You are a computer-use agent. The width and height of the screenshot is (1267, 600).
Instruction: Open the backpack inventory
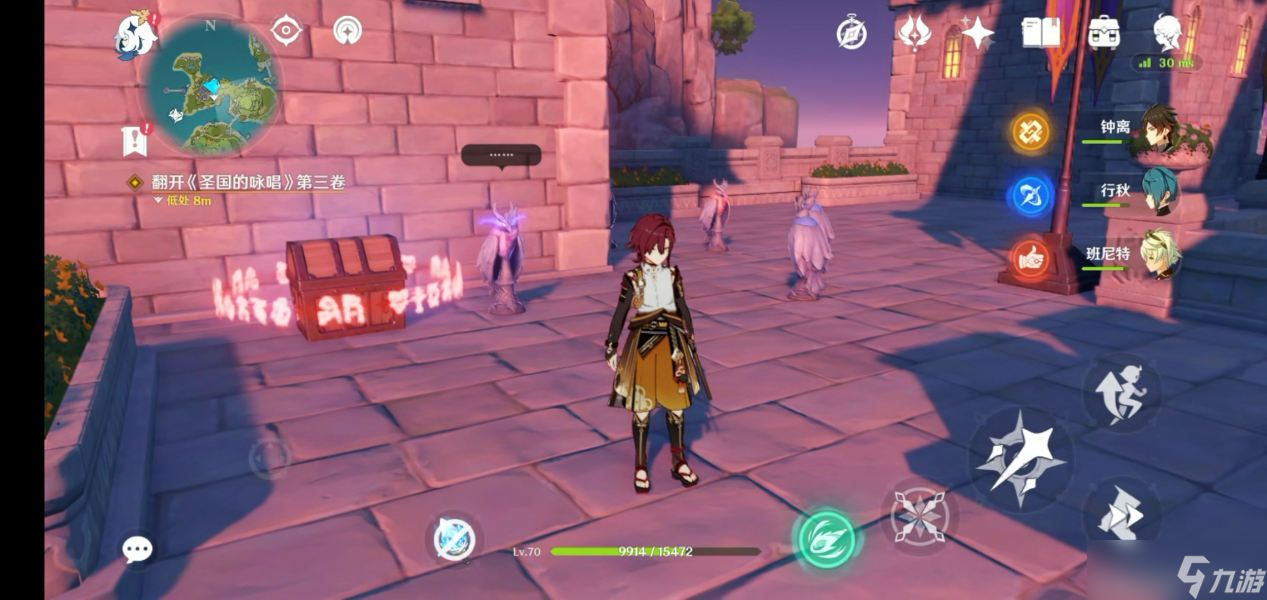tap(1104, 33)
